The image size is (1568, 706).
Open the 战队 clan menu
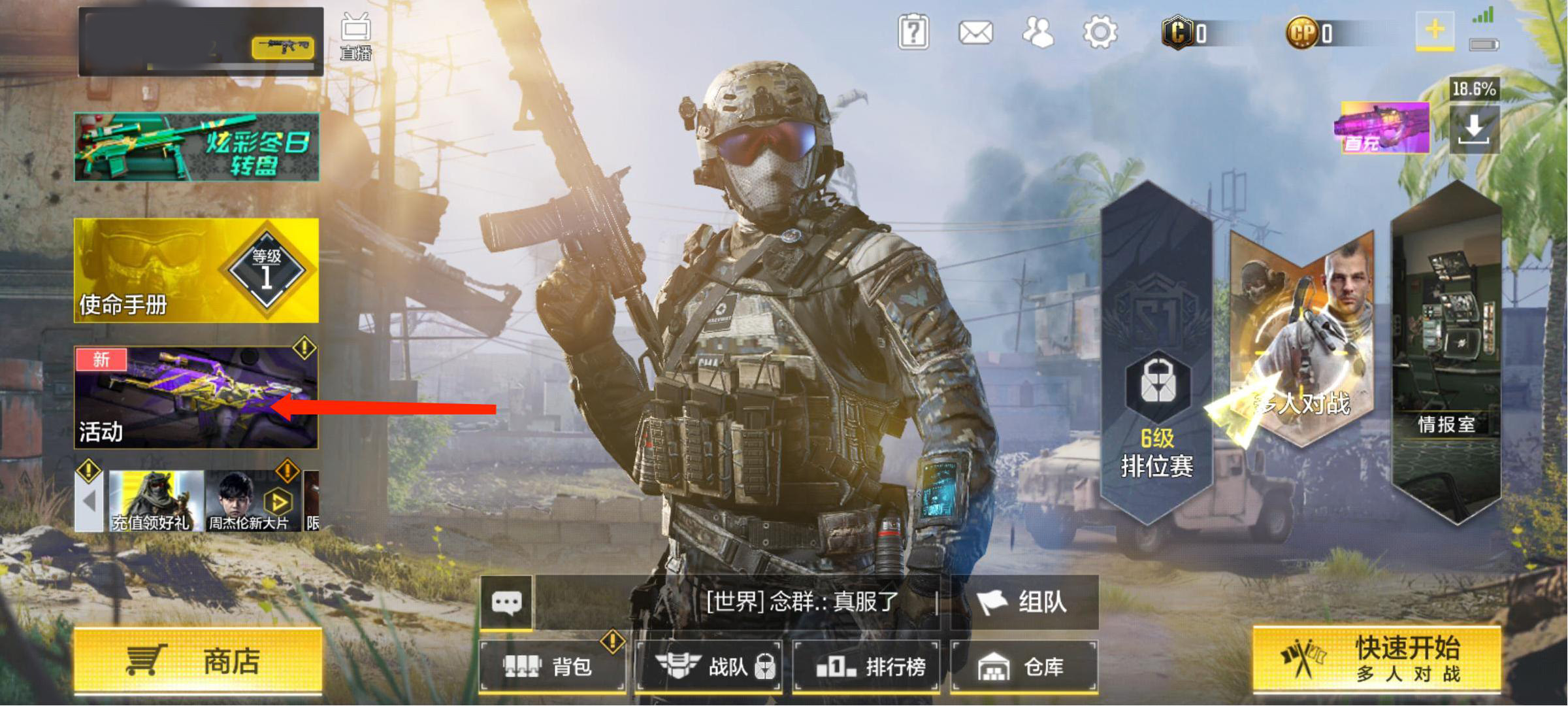(x=710, y=666)
